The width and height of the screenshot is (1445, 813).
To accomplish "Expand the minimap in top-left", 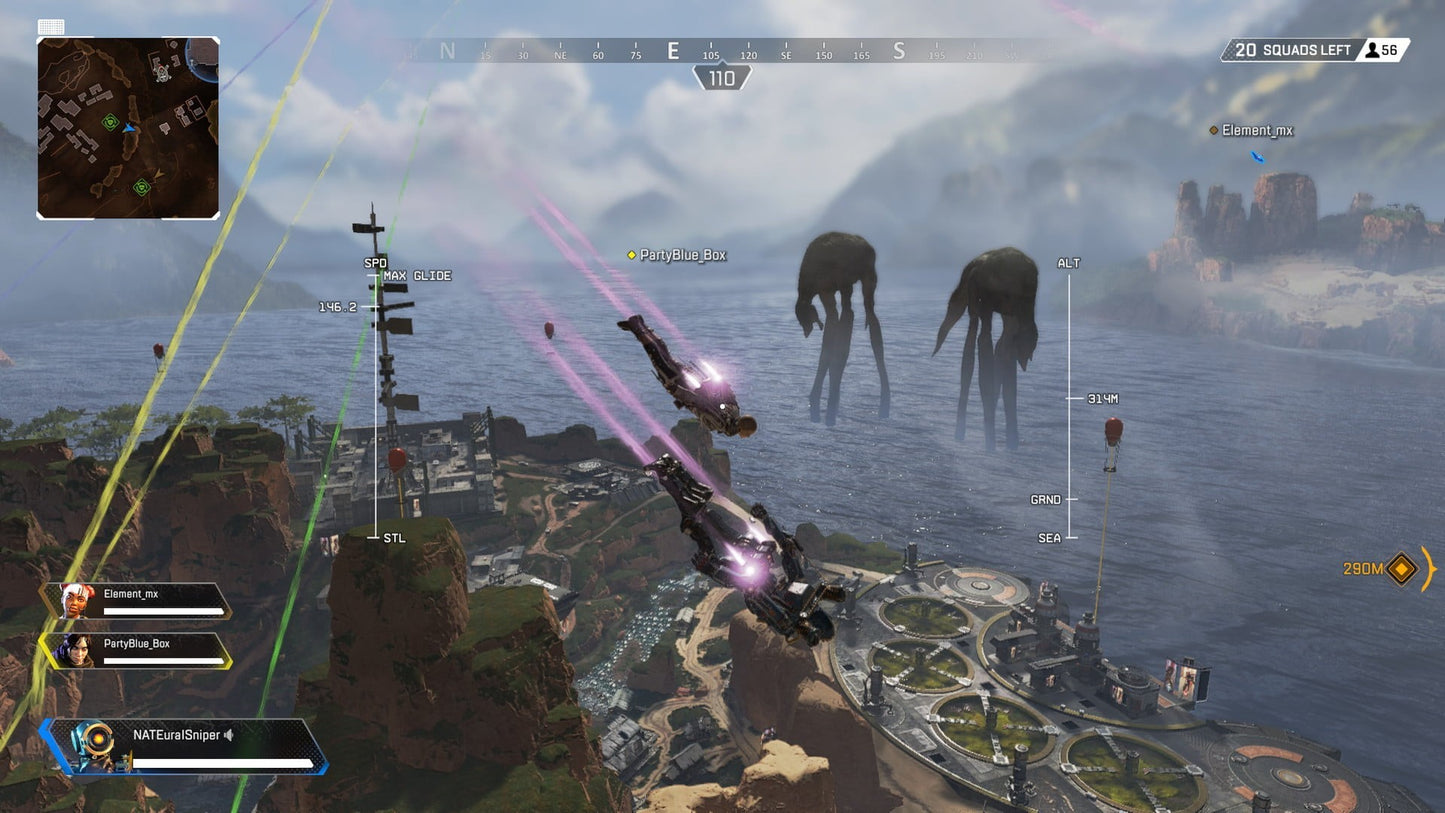I will pos(128,125).
